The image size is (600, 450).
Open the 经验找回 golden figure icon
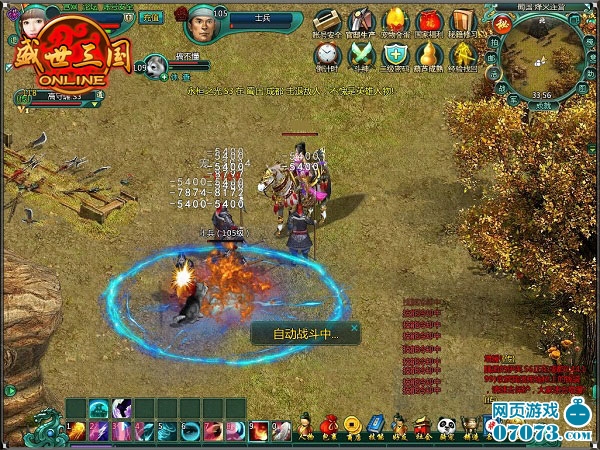click(x=461, y=54)
